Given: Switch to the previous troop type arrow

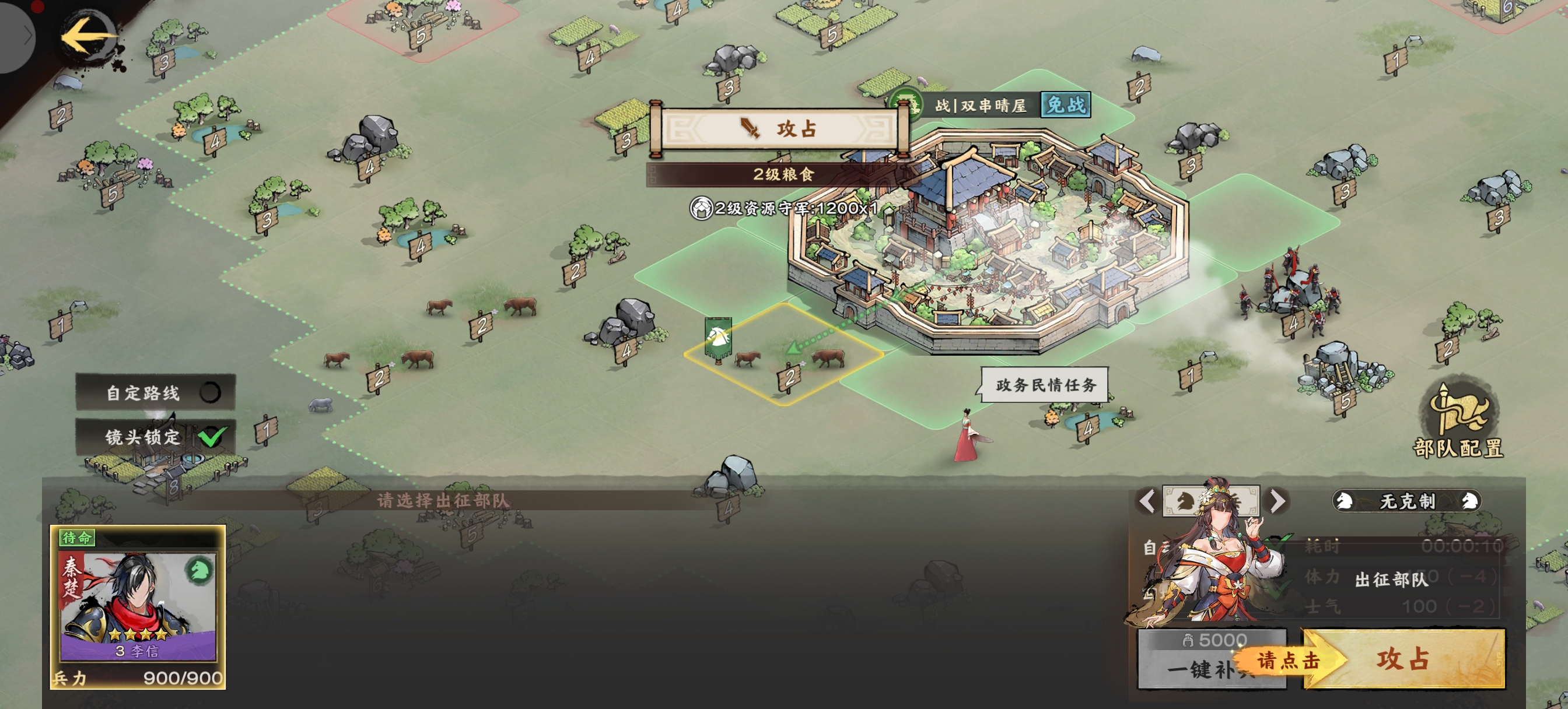Looking at the screenshot, I should click(1147, 501).
